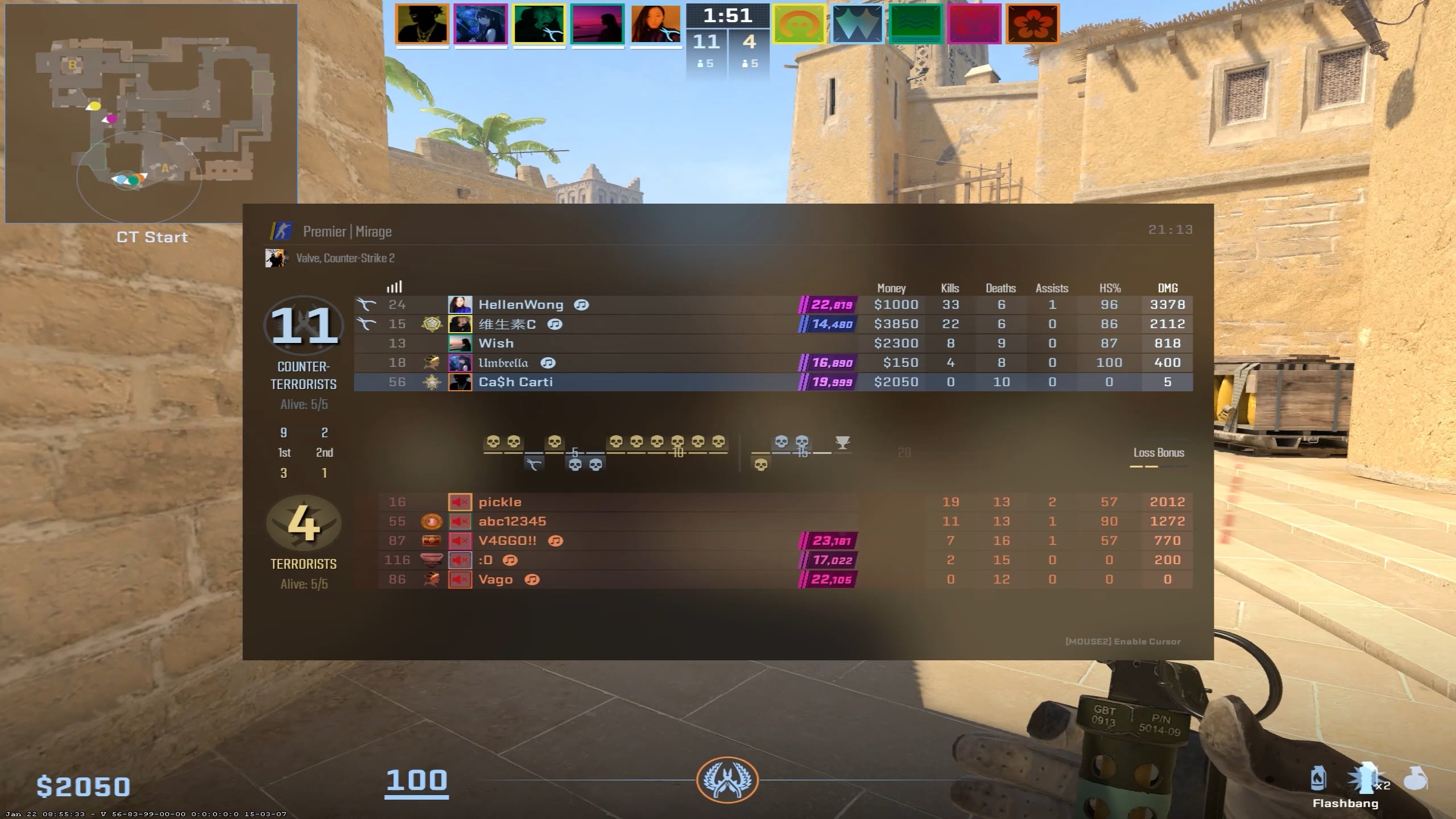This screenshot has height=819, width=1456.
Task: Click Wish's avatar thumbnail
Action: pos(461,344)
